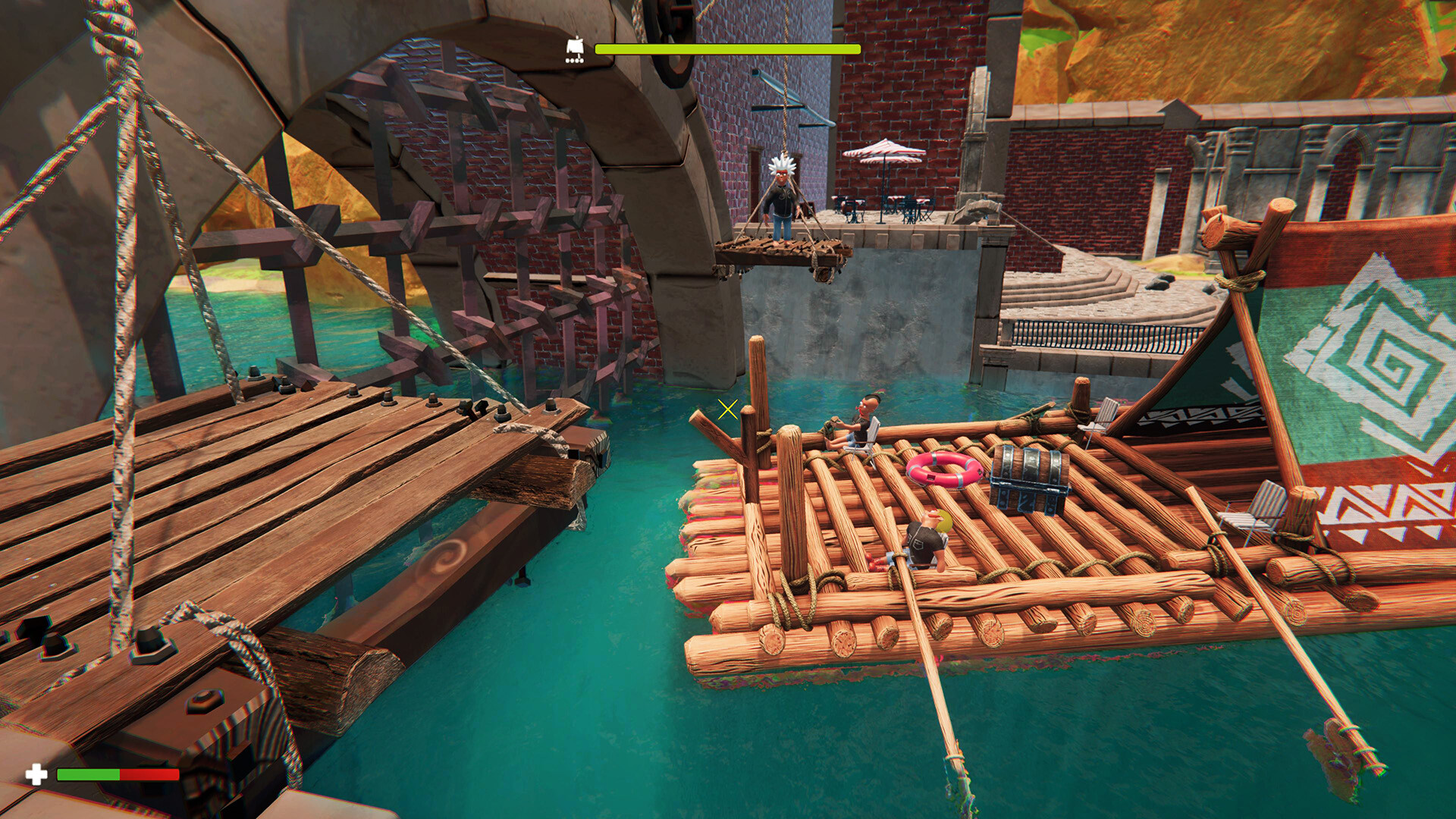Viewport: 1456px width, 819px height.
Task: Click the green and red health bar
Action: point(118,775)
